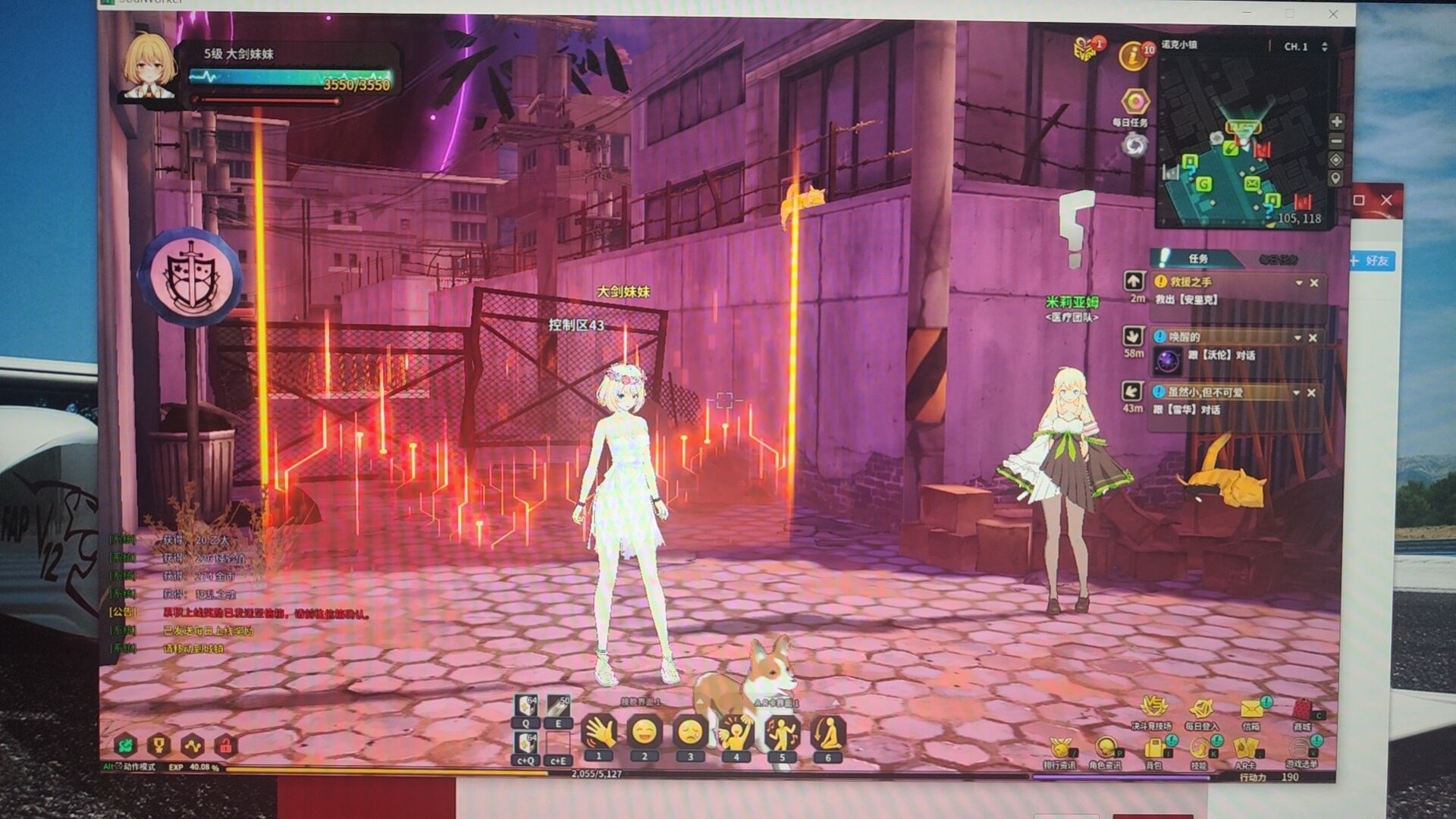Open the 背包 inventory bag
1456x819 pixels.
[x=1153, y=749]
